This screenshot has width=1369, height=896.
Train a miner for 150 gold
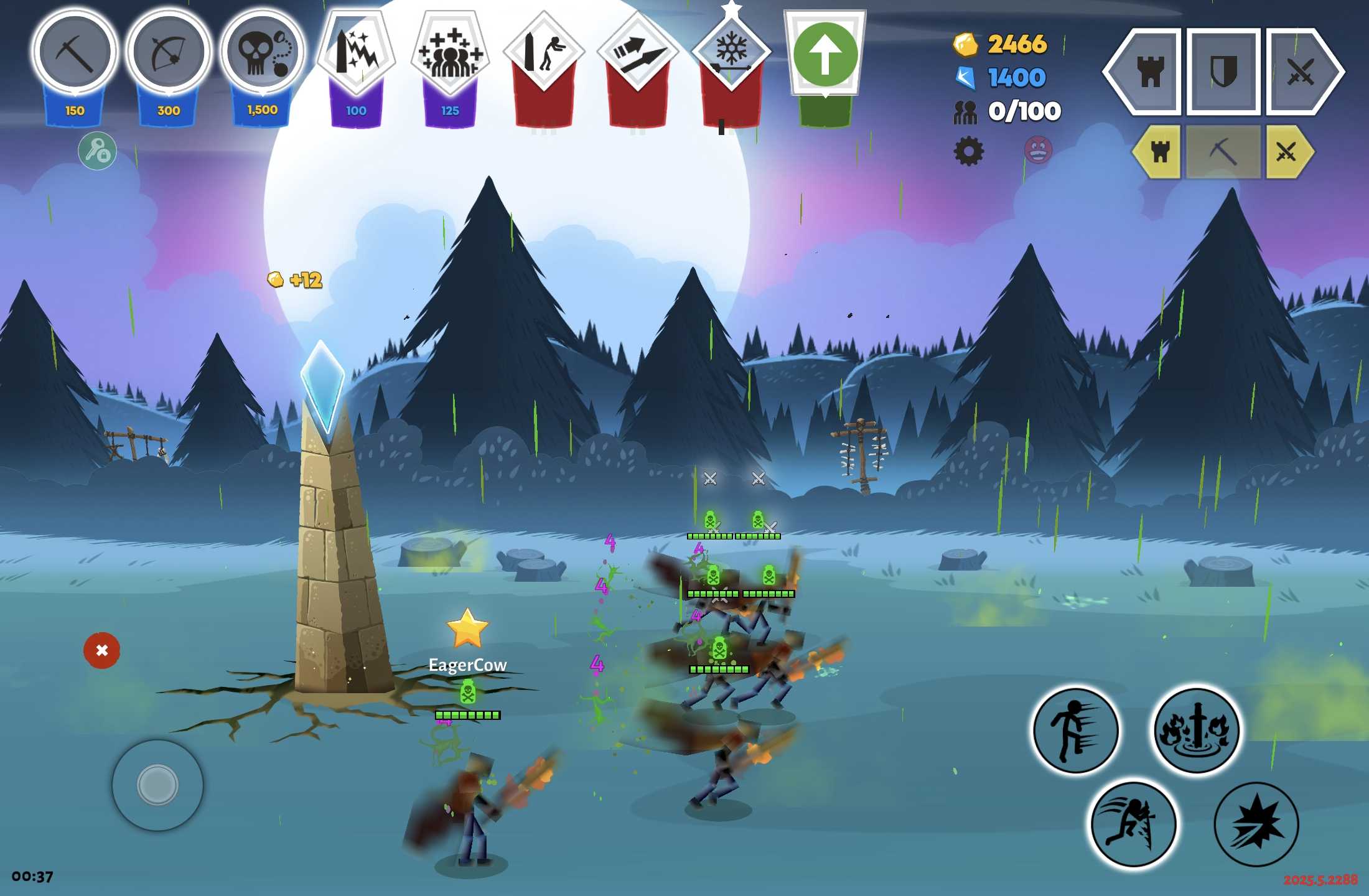pyautogui.click(x=75, y=53)
